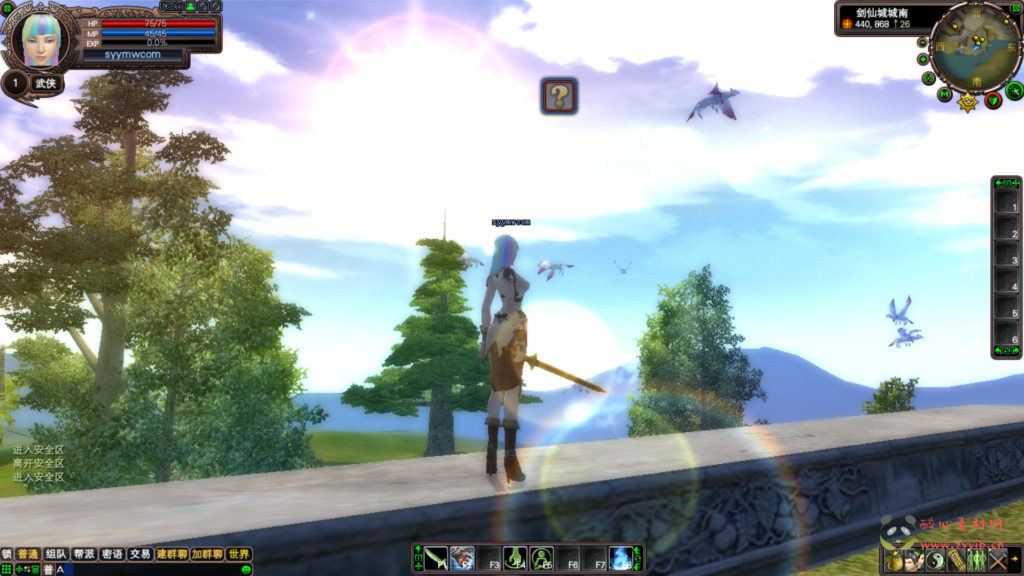This screenshot has height=576, width=1024.
Task: Open the crossed weapons menu icon
Action: 997,561
